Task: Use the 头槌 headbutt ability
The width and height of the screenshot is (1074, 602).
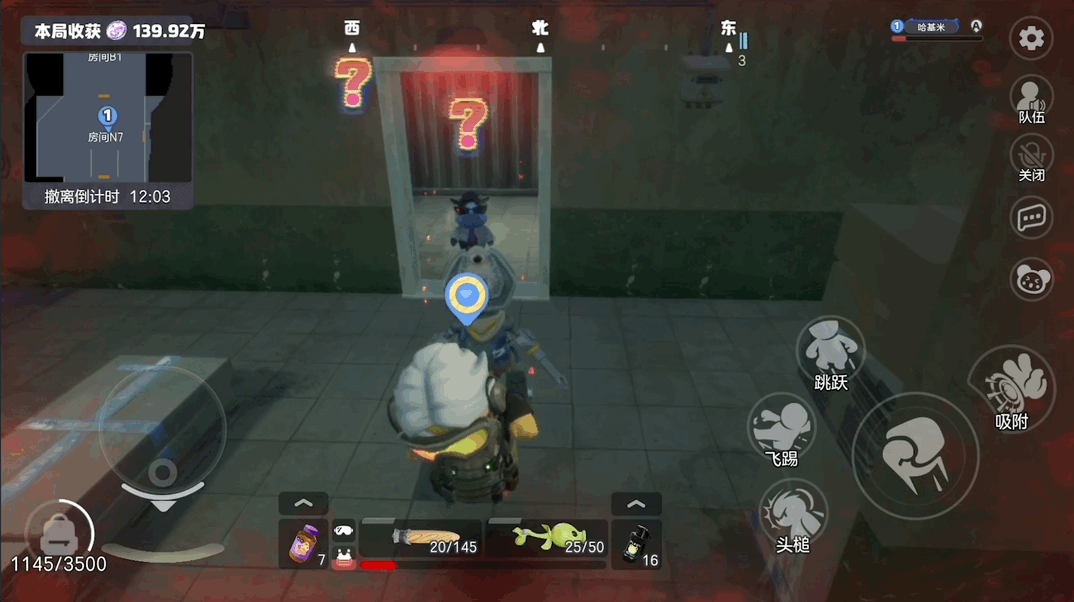Action: pos(793,514)
